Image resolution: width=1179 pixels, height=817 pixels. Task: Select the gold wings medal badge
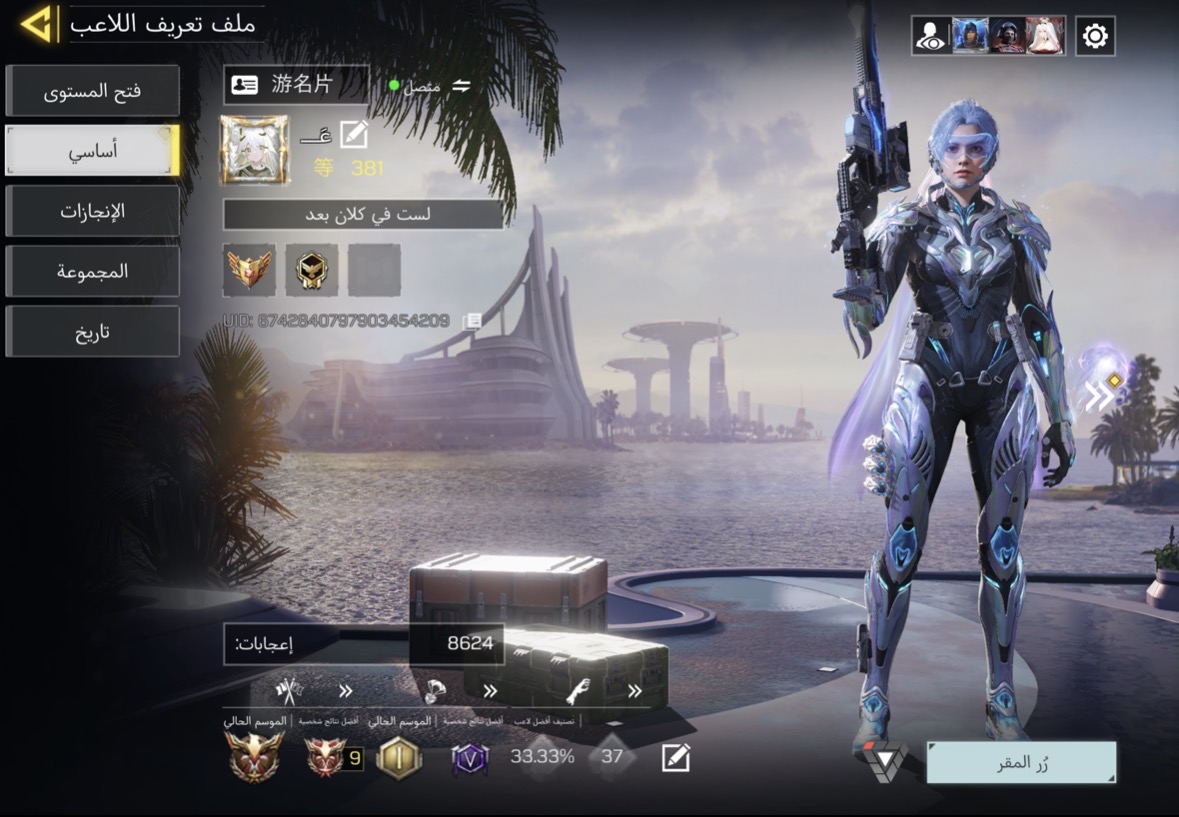point(249,269)
